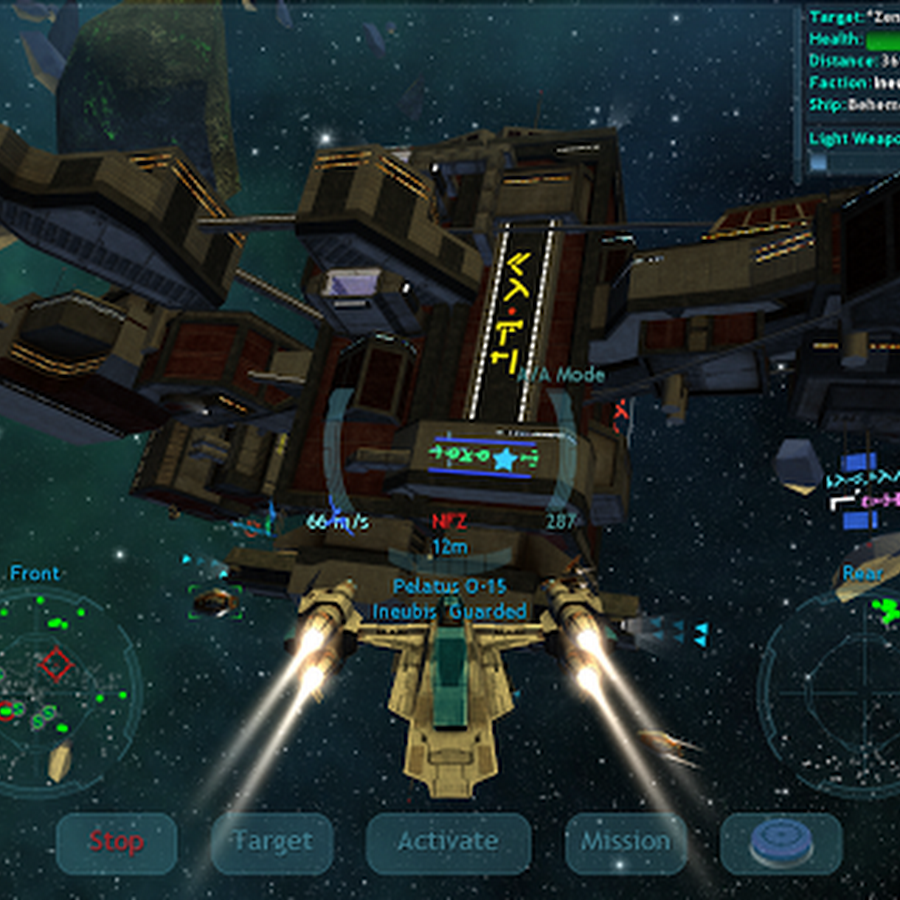The height and width of the screenshot is (900, 900).
Task: Select the Target button
Action: (x=272, y=843)
